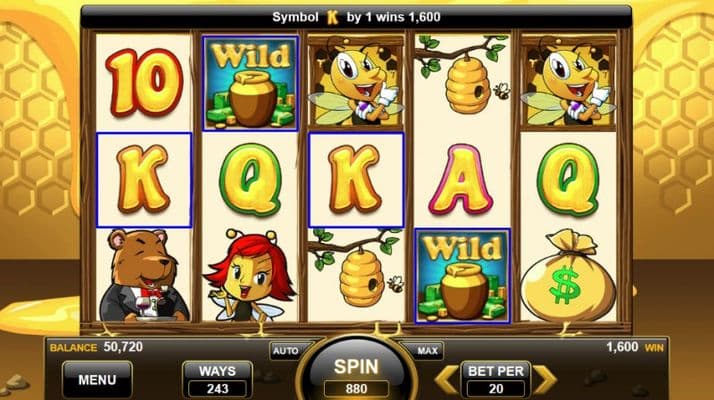Increase bet with the right arrow
714x400 pixels.
(x=544, y=379)
